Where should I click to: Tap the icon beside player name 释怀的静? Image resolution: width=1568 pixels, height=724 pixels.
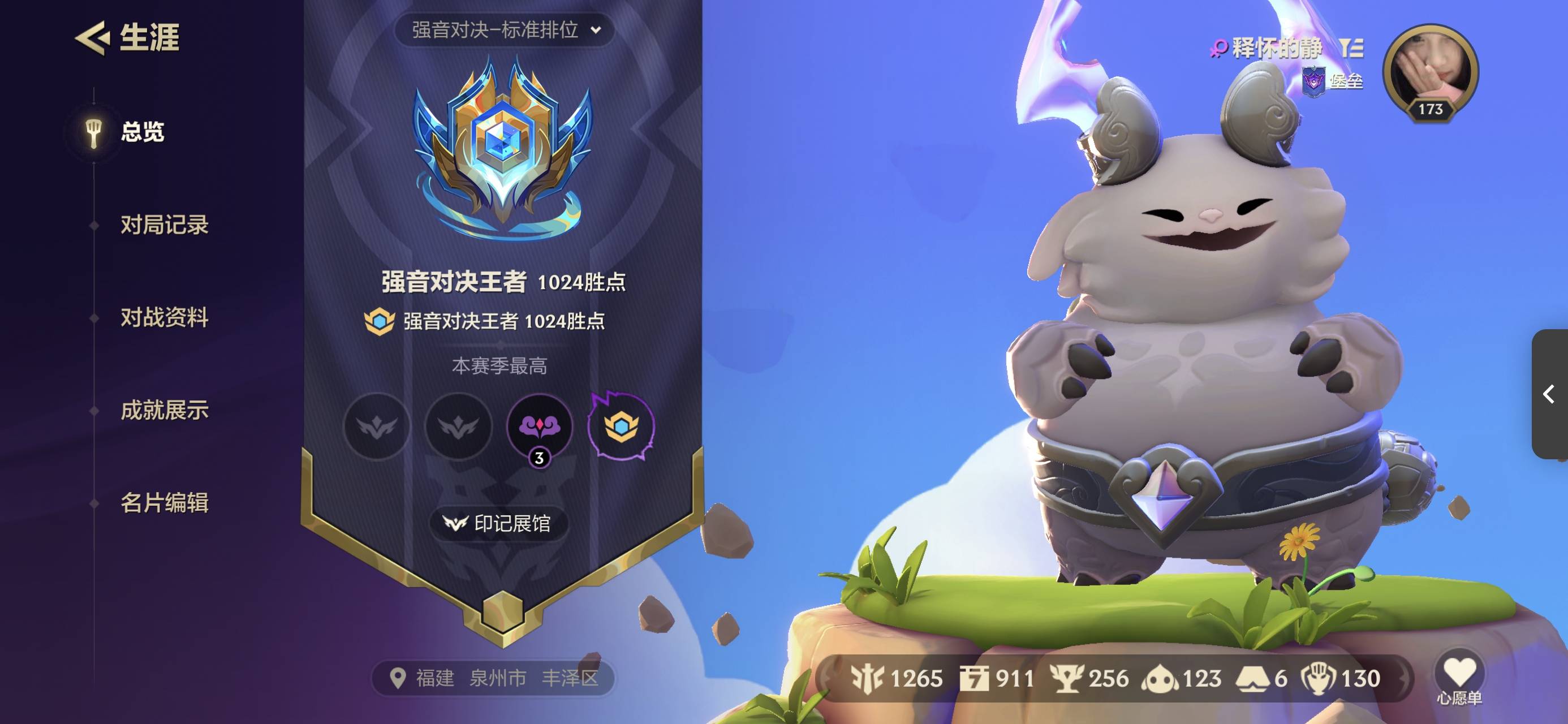(x=1351, y=48)
